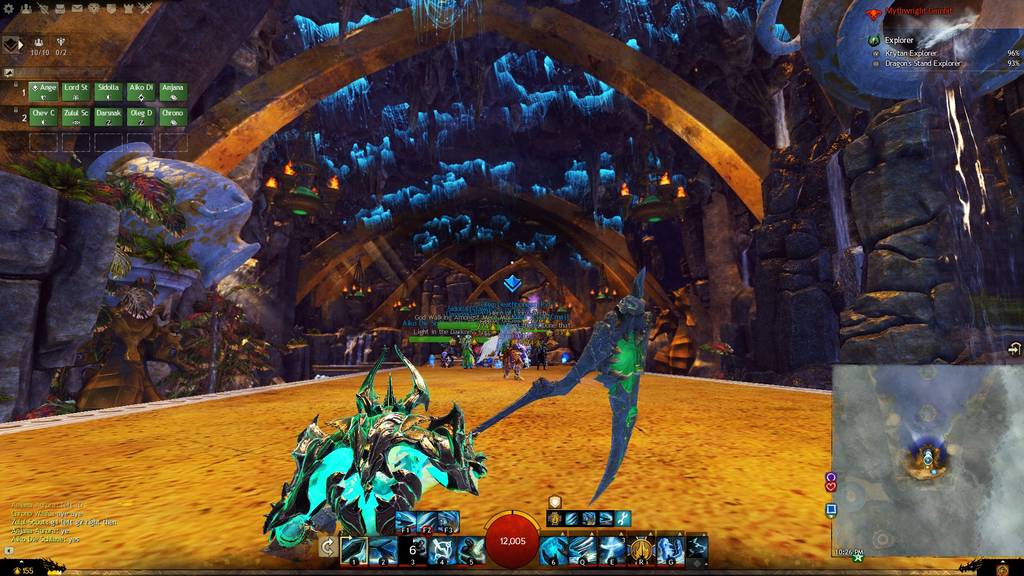Activate the elite skill bound to R
The width and height of the screenshot is (1024, 576).
[x=640, y=549]
